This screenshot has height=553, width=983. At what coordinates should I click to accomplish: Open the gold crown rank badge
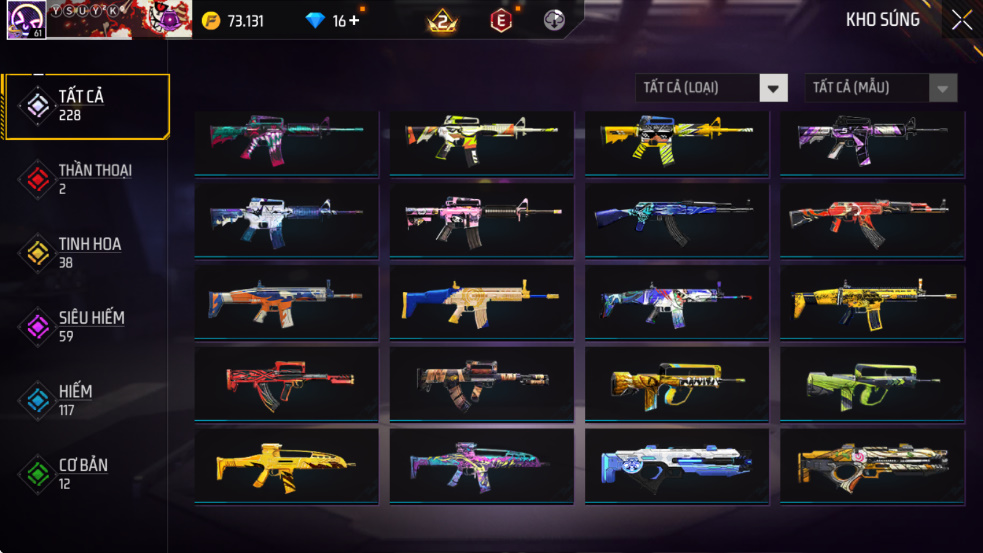(441, 20)
